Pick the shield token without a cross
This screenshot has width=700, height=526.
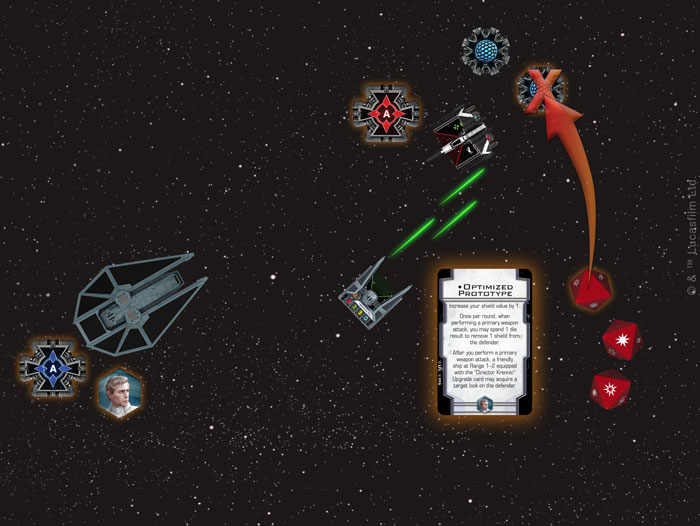[485, 48]
